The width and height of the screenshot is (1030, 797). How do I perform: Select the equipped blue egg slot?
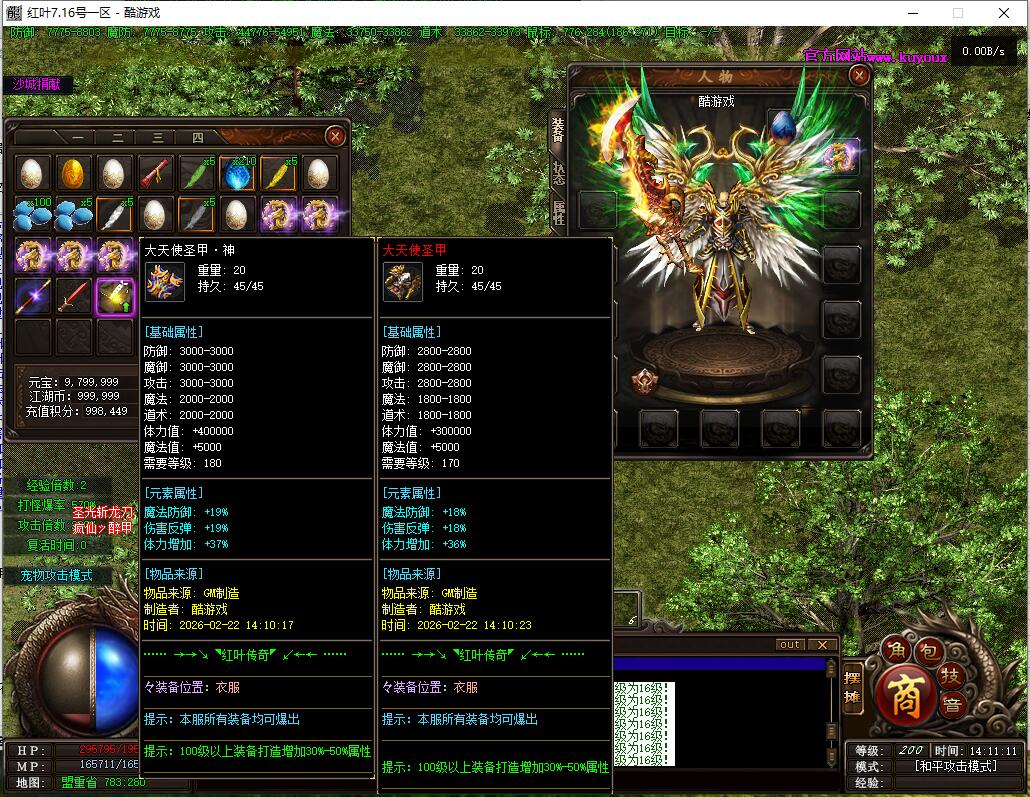coord(783,126)
